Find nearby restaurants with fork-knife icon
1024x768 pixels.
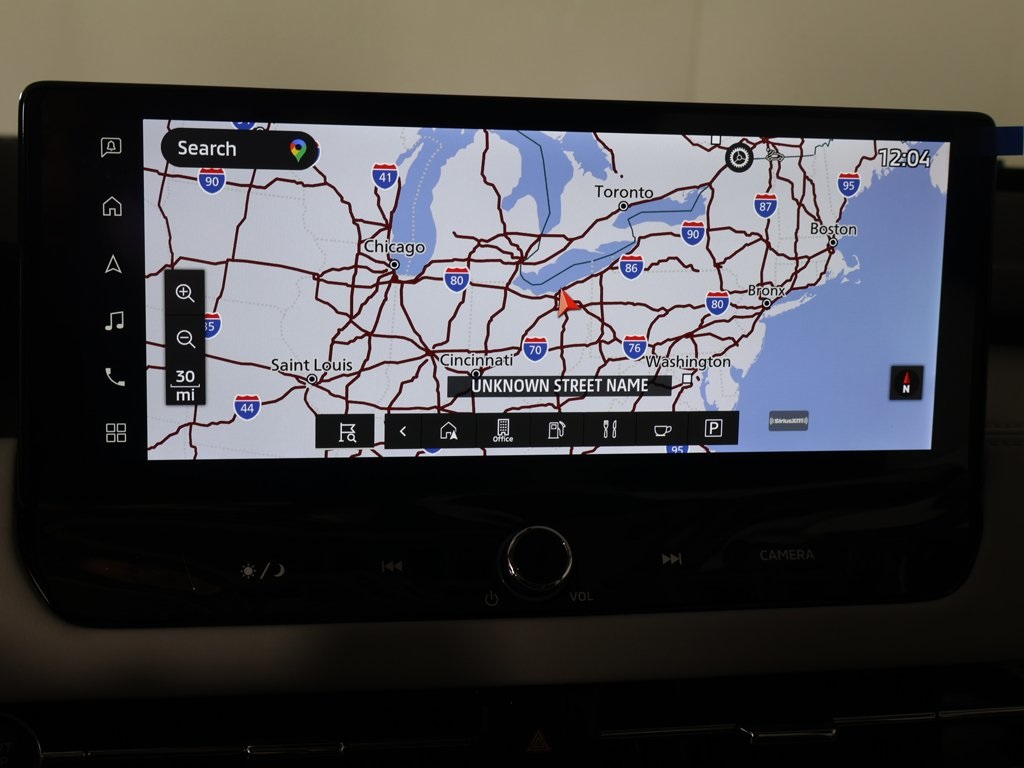[x=610, y=431]
